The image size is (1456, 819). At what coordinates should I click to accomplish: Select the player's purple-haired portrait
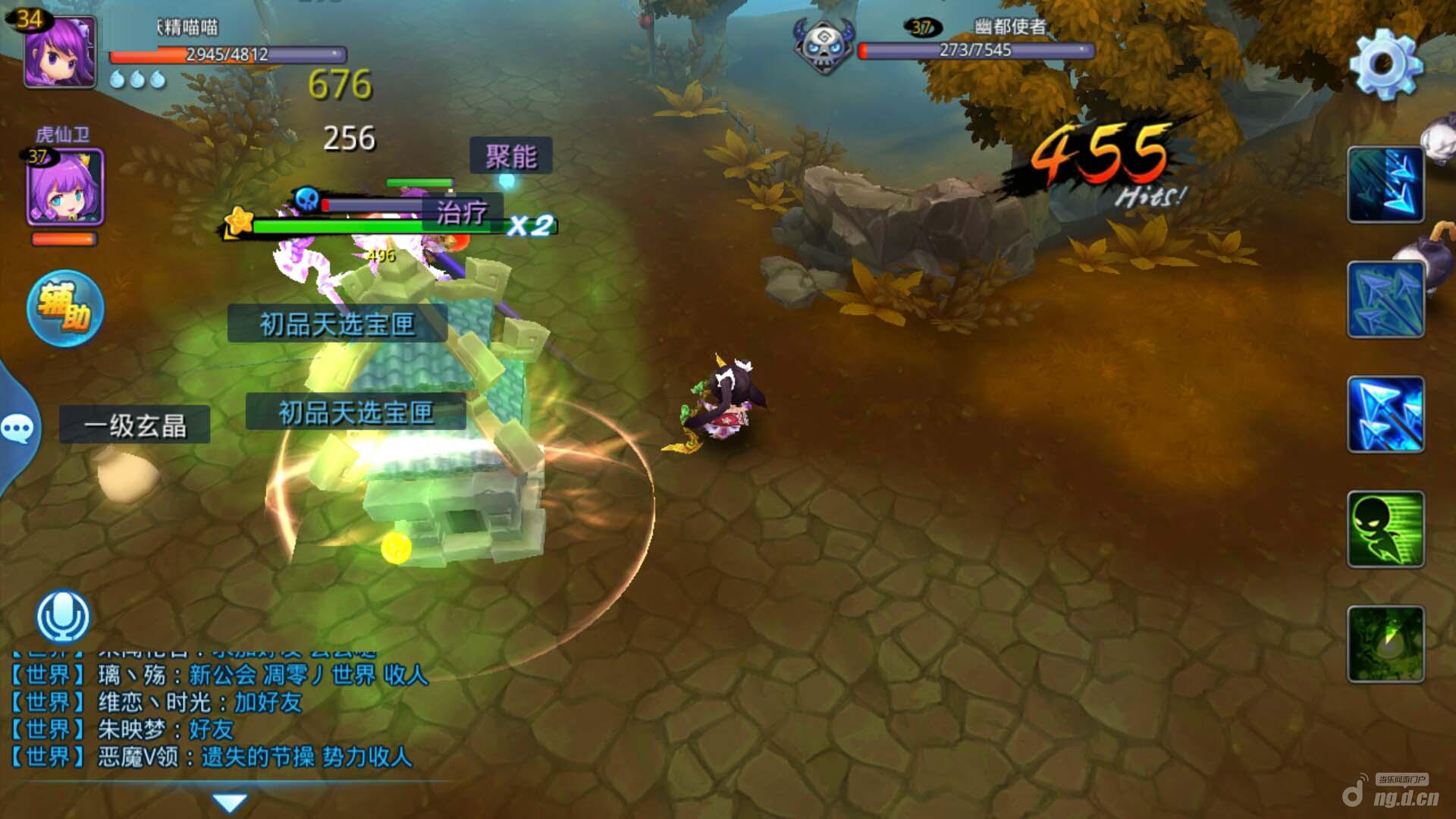61,52
